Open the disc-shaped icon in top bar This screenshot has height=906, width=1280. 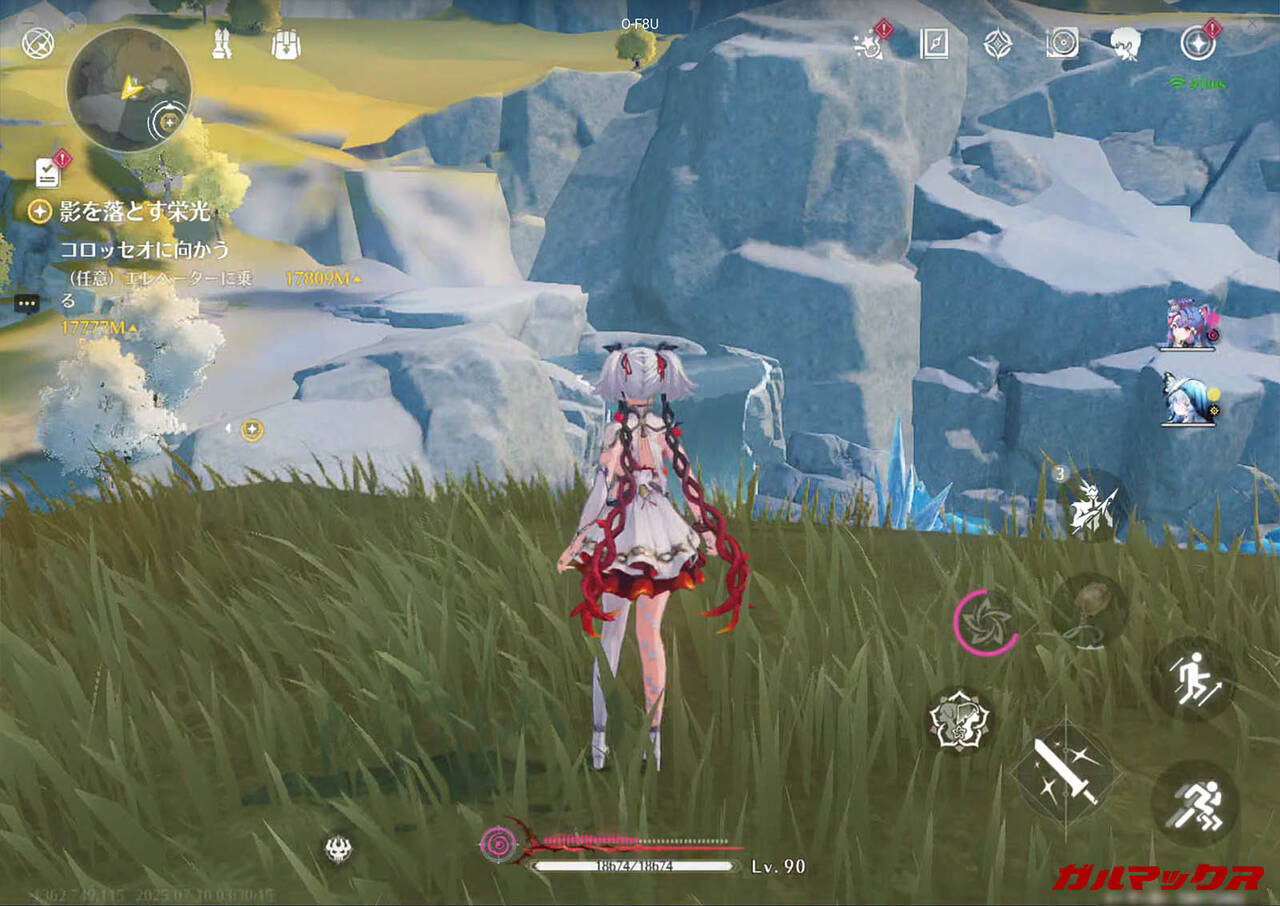coord(1061,43)
